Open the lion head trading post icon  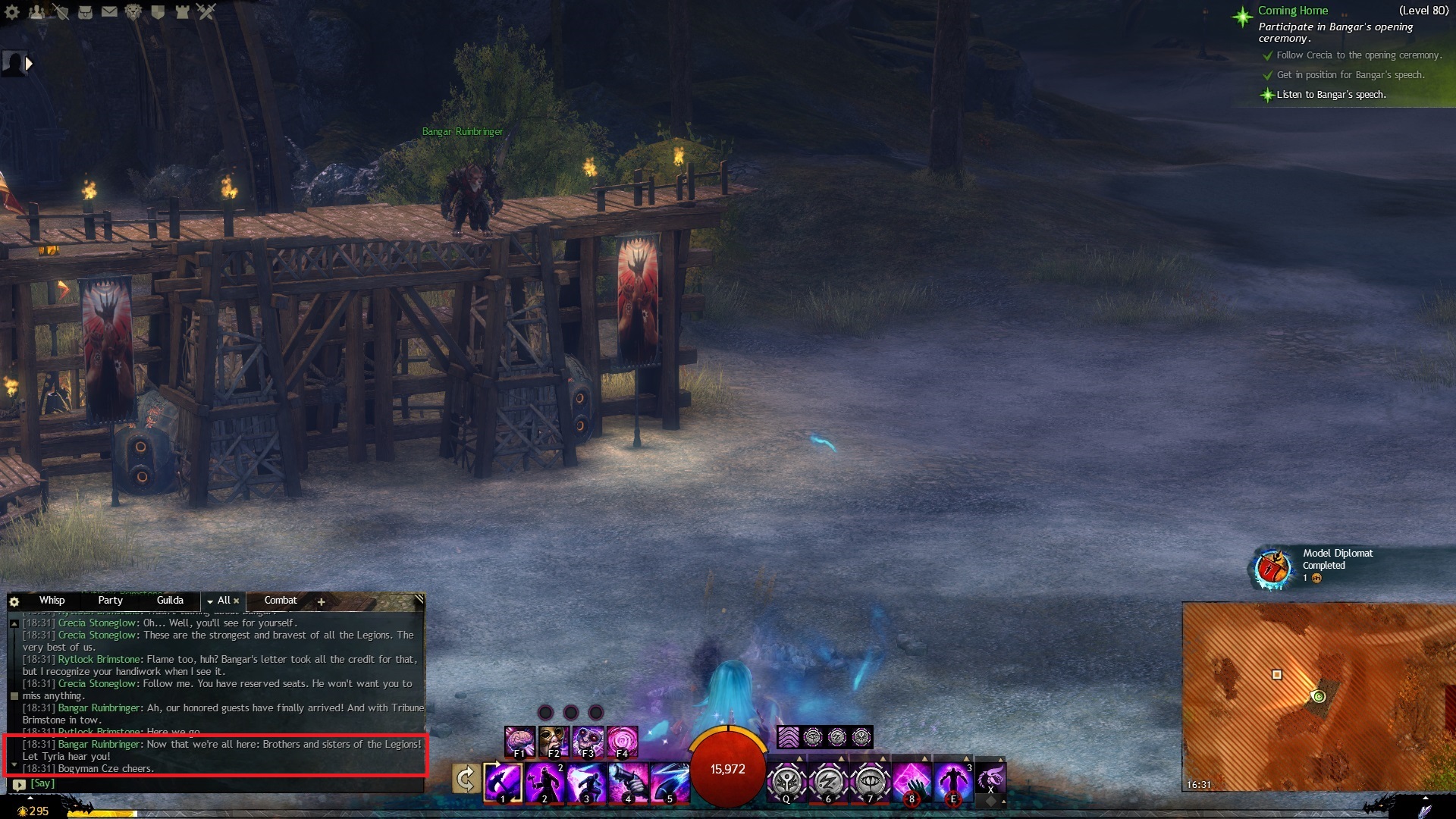pyautogui.click(x=133, y=11)
